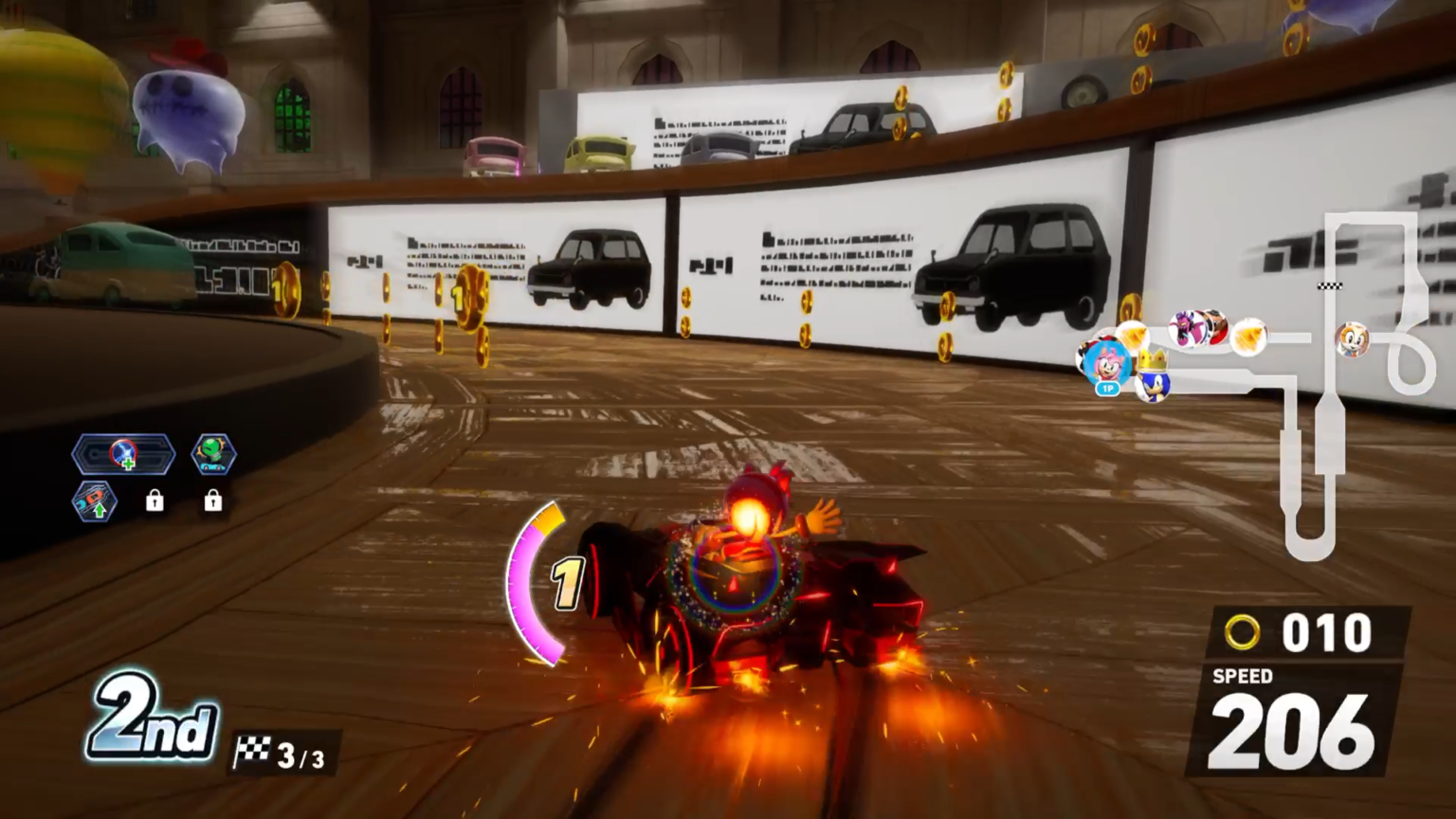Click the crowned Sonic marker on the minimap

[x=1153, y=380]
